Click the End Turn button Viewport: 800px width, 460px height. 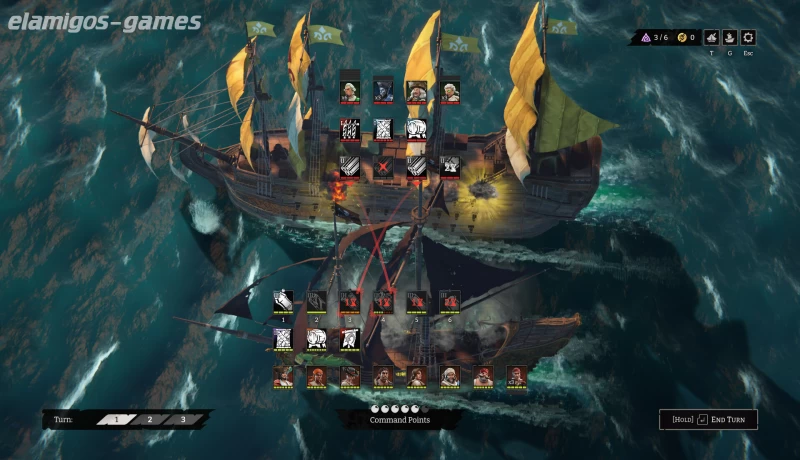click(708, 420)
